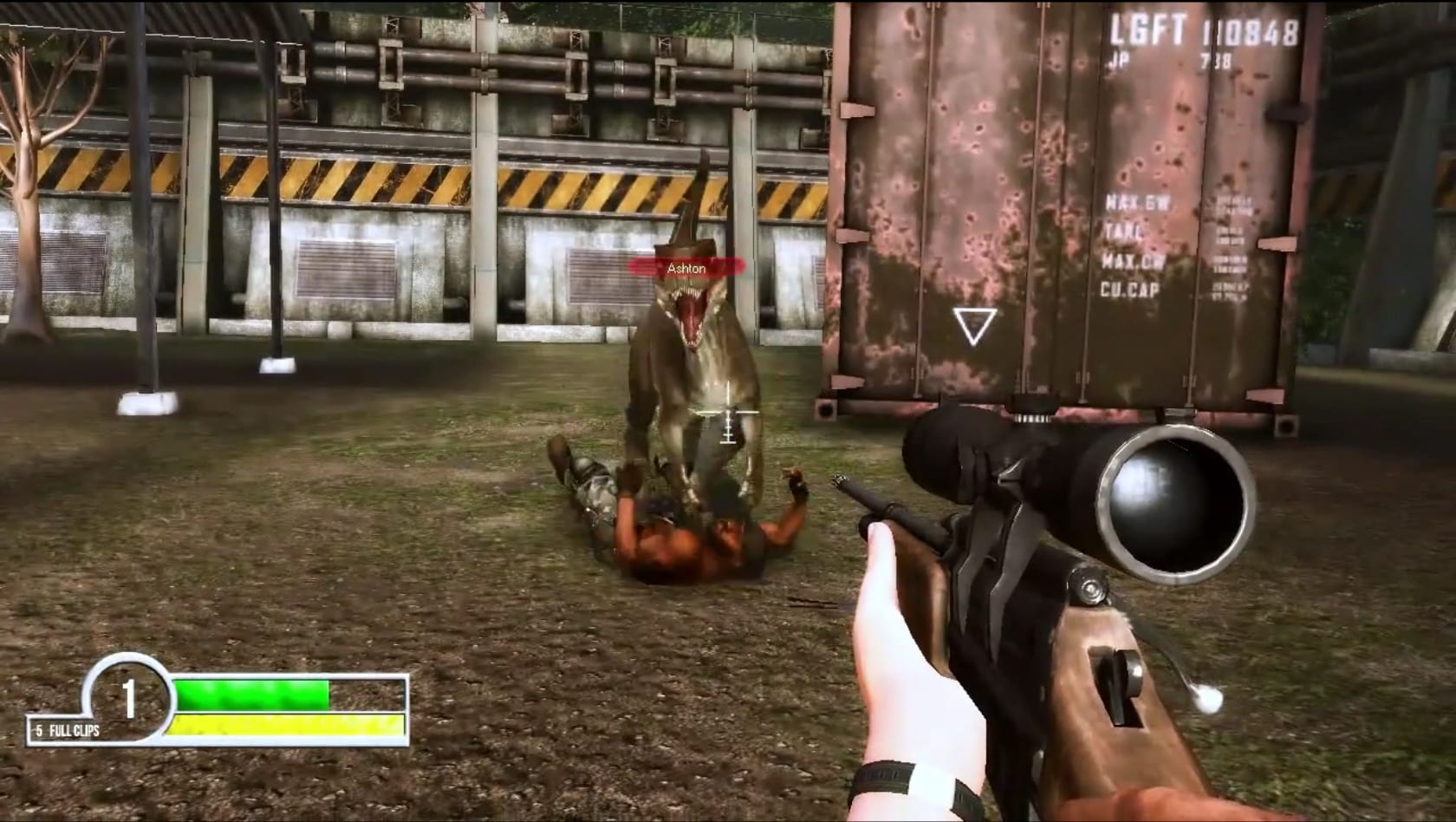Image resolution: width=1456 pixels, height=822 pixels.
Task: Click the Ashton player name tag
Action: pyautogui.click(x=686, y=269)
